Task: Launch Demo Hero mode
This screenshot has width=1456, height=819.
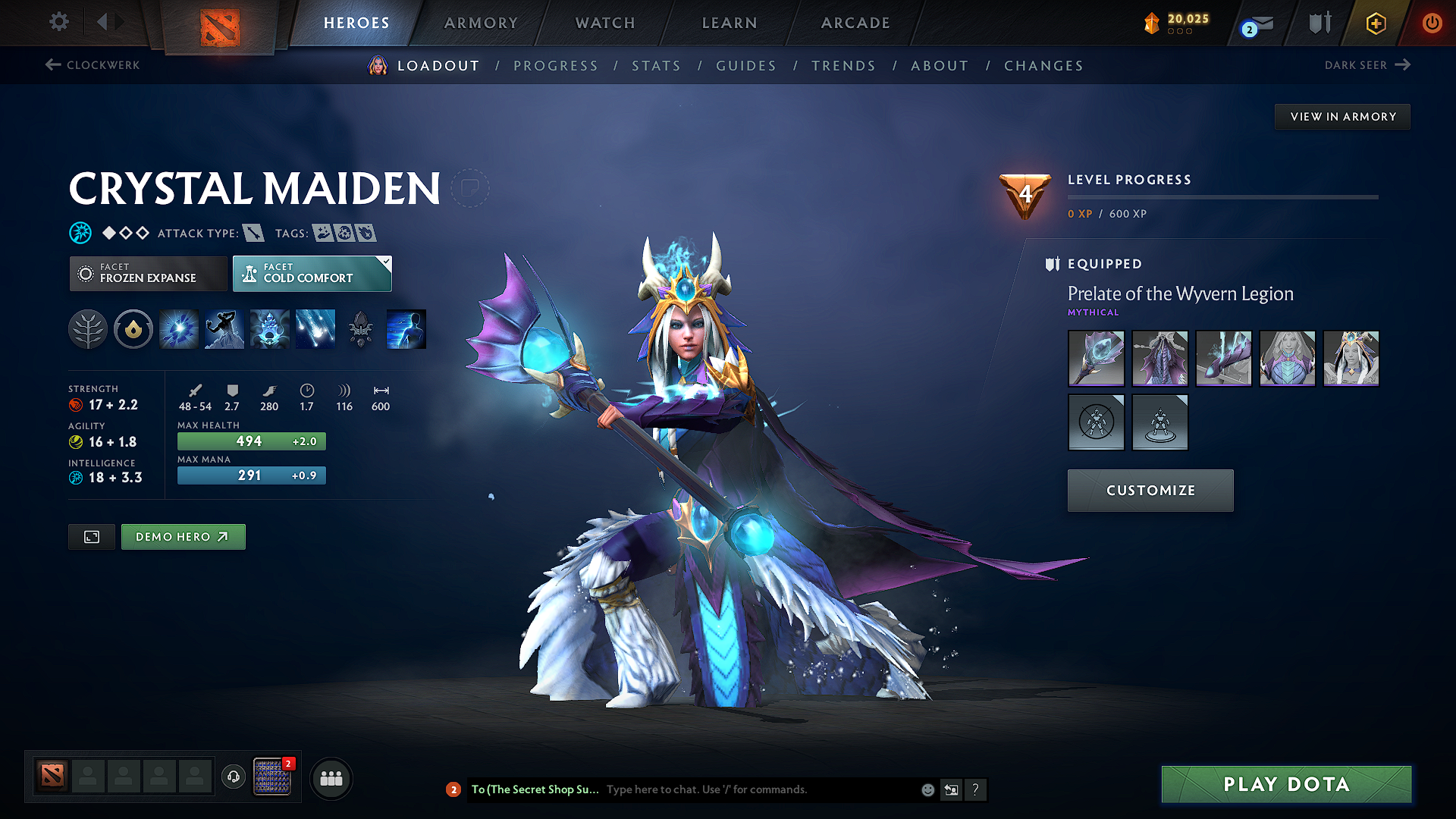Action: (183, 537)
